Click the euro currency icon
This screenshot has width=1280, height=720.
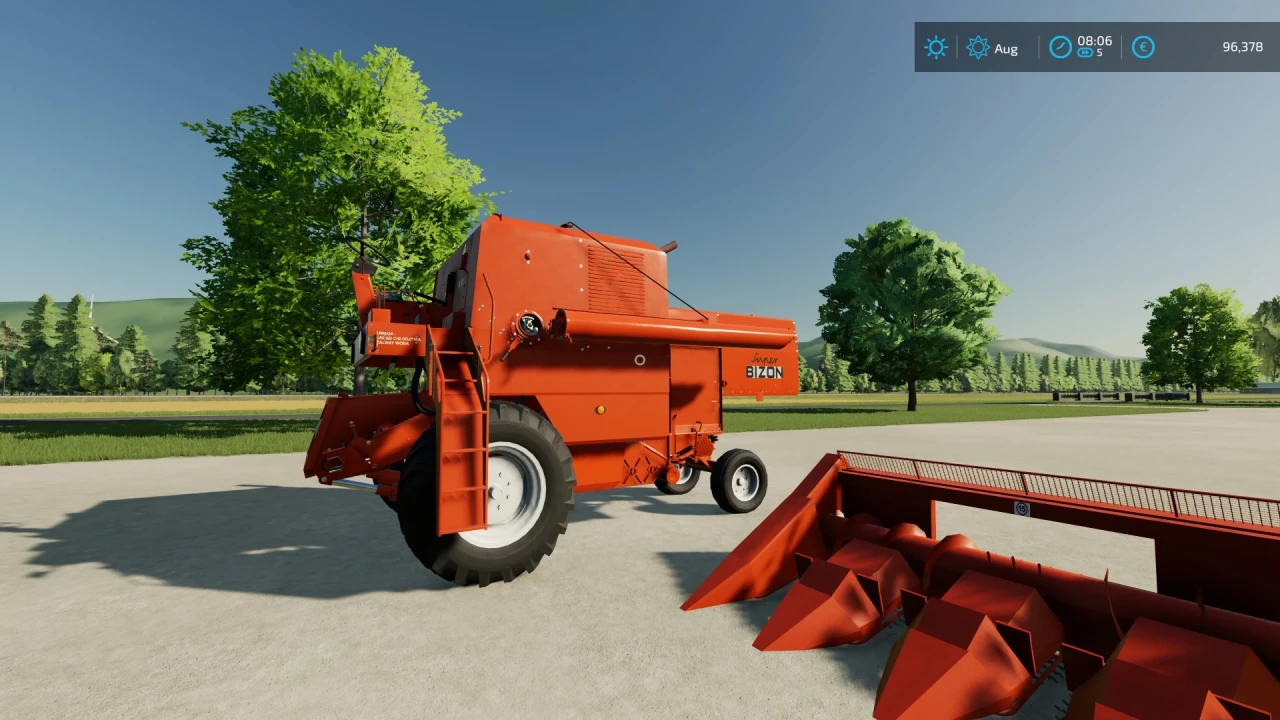pos(1142,47)
